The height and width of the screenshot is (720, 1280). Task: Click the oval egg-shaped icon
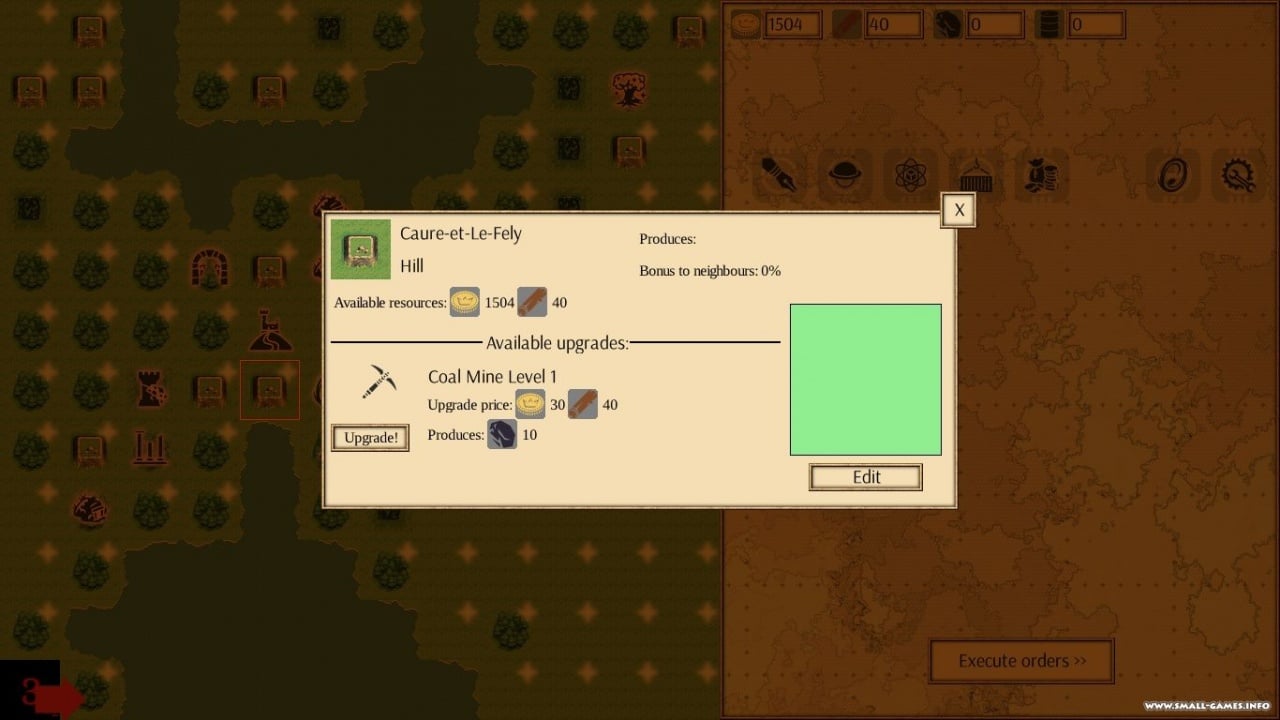[x=1172, y=176]
